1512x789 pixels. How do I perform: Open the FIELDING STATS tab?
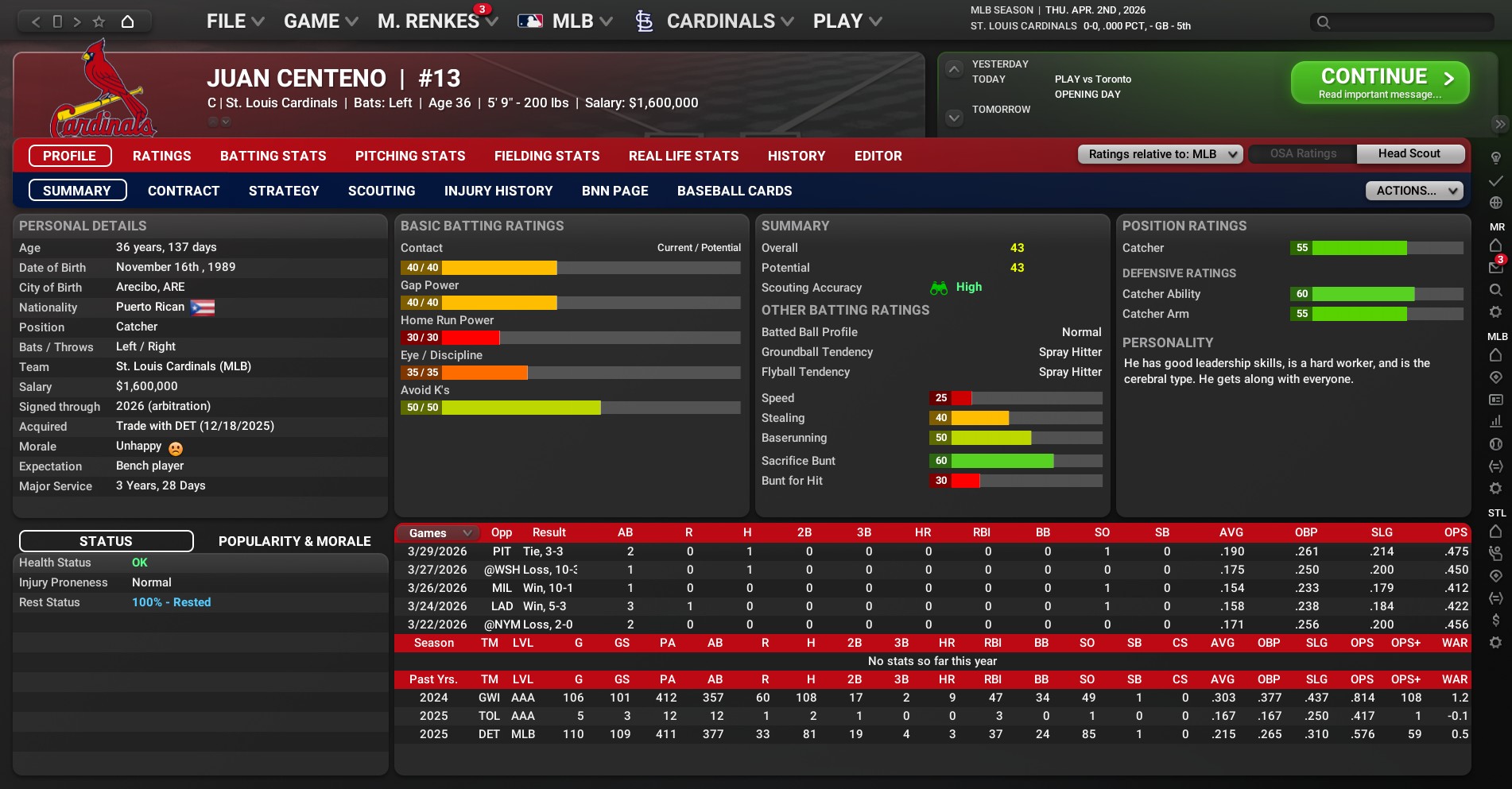546,156
